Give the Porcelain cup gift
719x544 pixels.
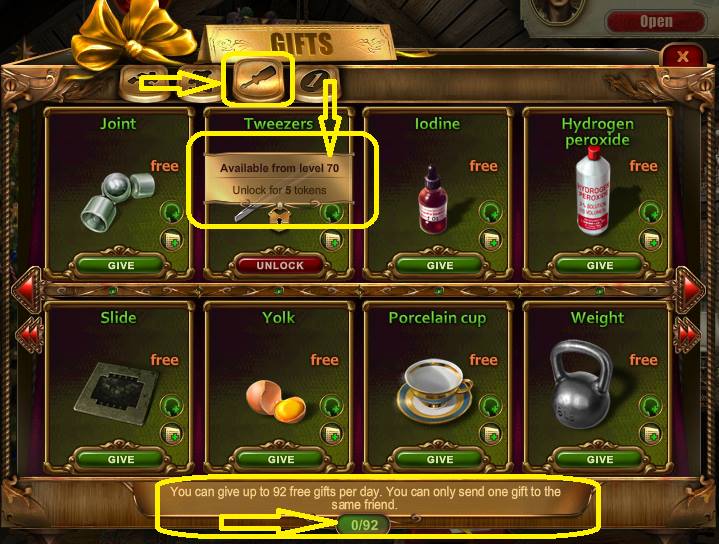(x=440, y=460)
